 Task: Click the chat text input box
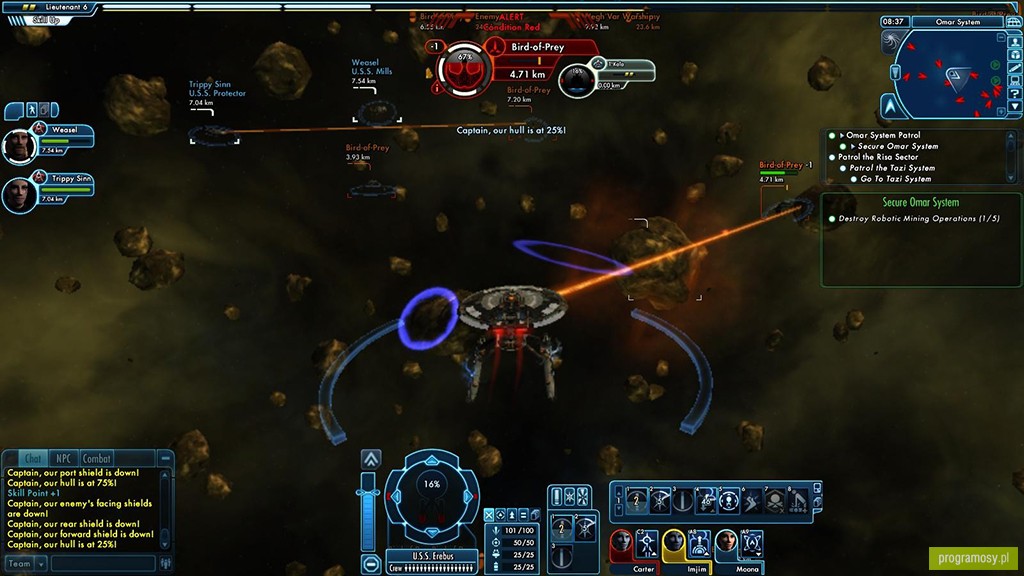pos(103,564)
